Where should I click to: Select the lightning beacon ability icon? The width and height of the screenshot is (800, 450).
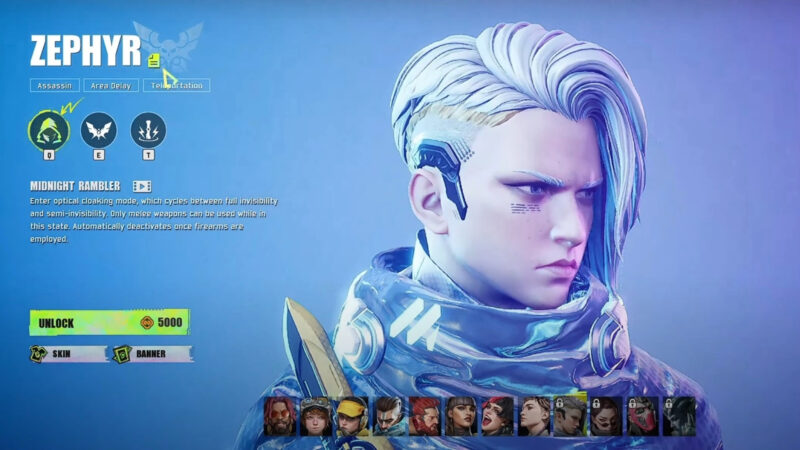[148, 130]
